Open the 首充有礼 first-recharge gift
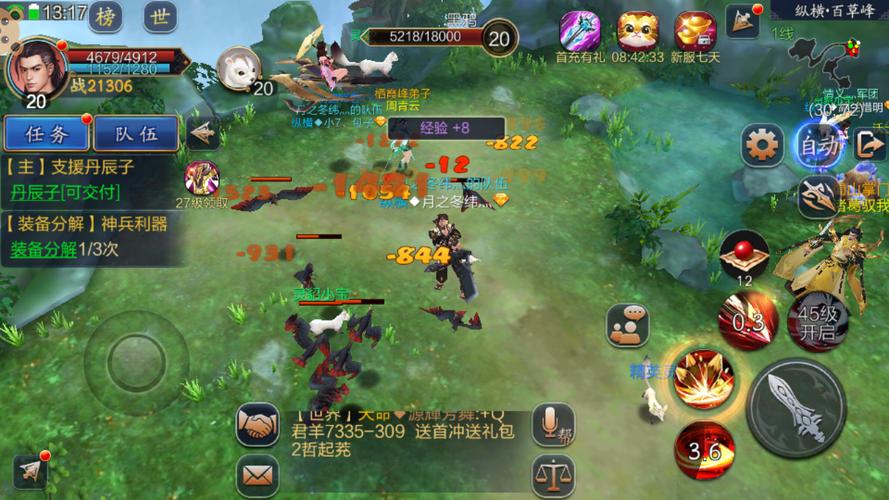Viewport: 889px width, 500px height. [580, 32]
